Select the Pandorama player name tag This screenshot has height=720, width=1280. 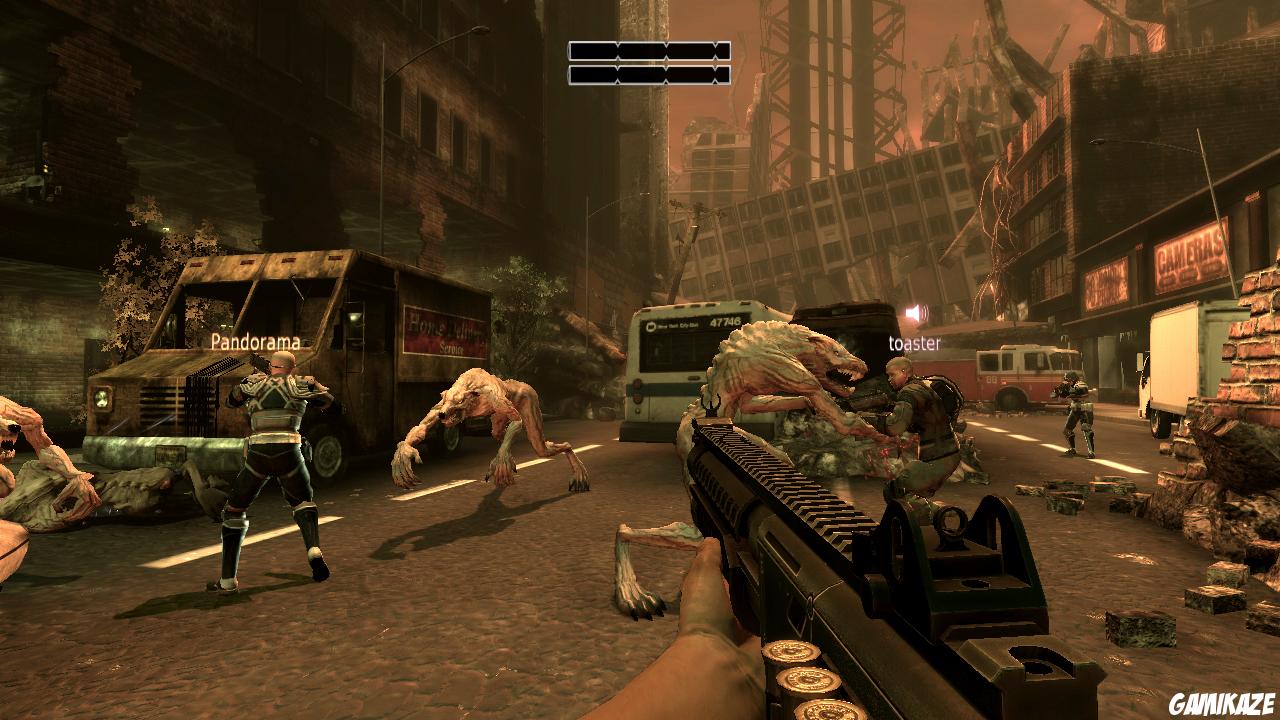(255, 342)
